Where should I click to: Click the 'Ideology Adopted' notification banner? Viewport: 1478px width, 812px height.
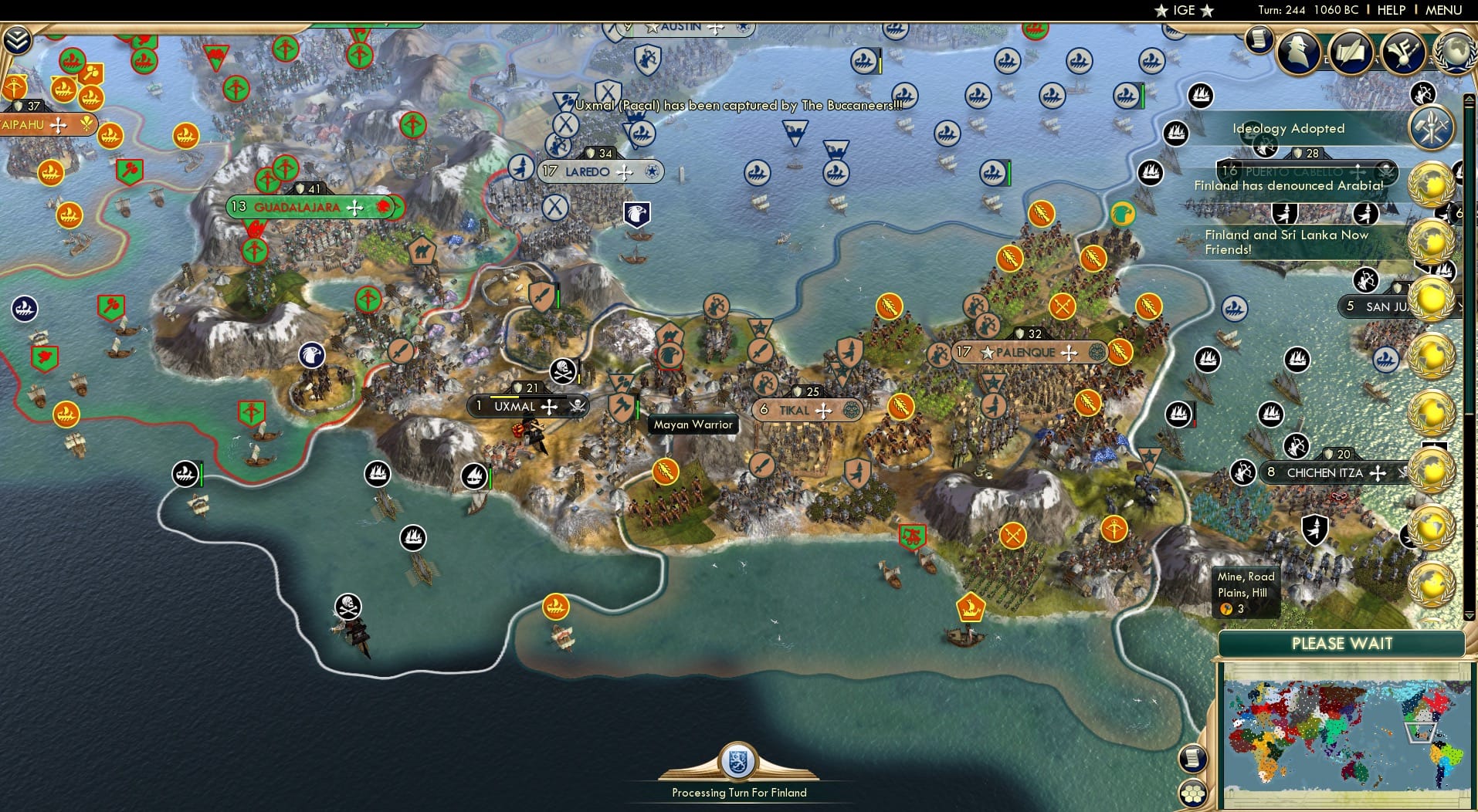[x=1288, y=129]
